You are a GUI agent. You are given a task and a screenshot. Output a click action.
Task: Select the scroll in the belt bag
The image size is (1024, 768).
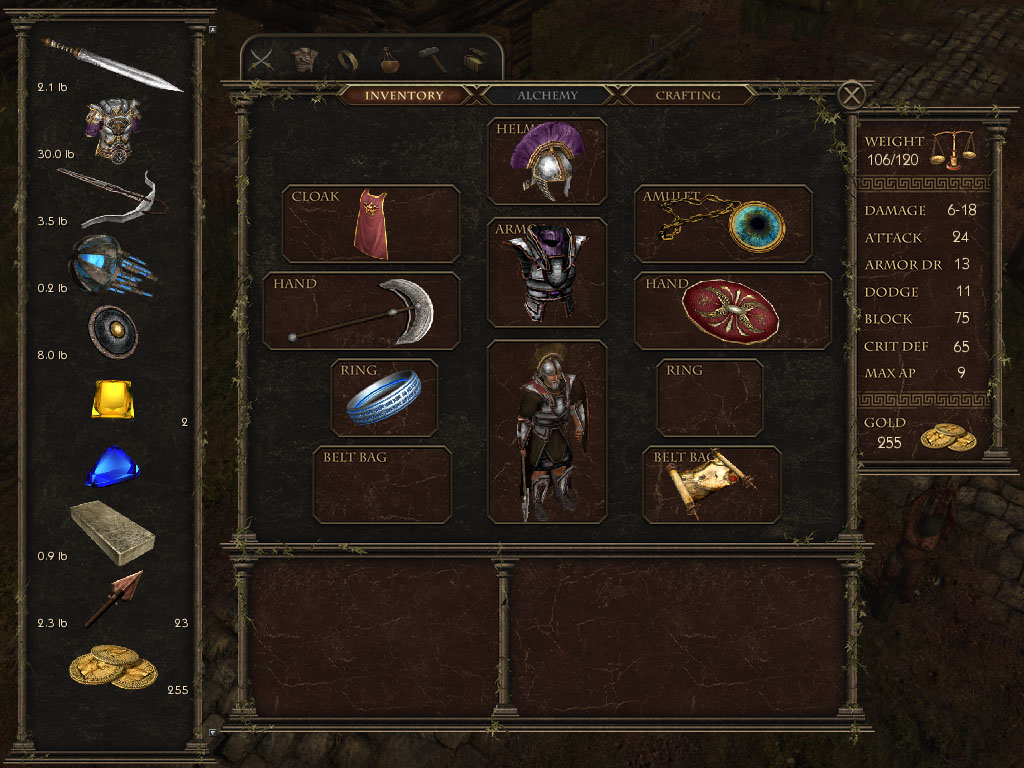[711, 484]
